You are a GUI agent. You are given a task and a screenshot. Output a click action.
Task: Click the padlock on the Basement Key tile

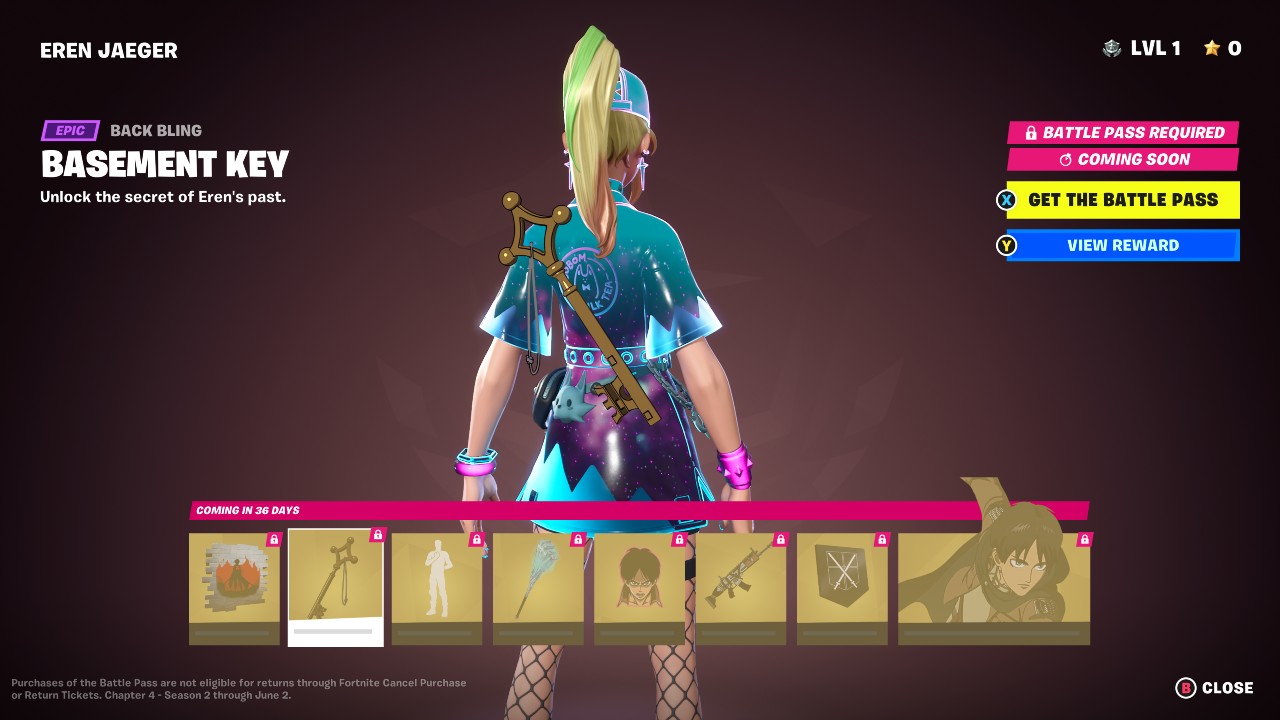coord(376,536)
